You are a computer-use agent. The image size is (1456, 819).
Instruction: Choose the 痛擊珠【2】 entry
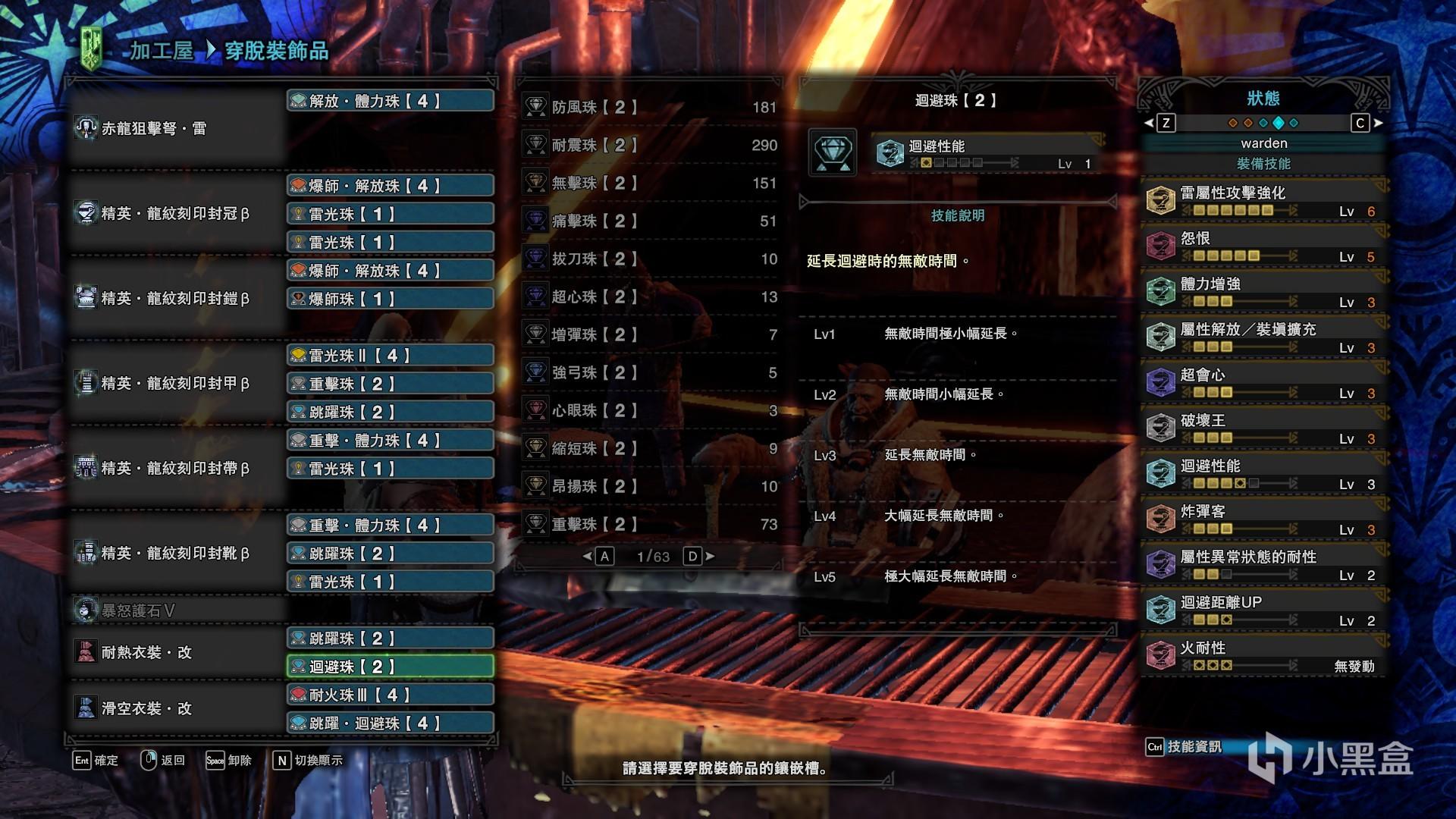pos(650,221)
